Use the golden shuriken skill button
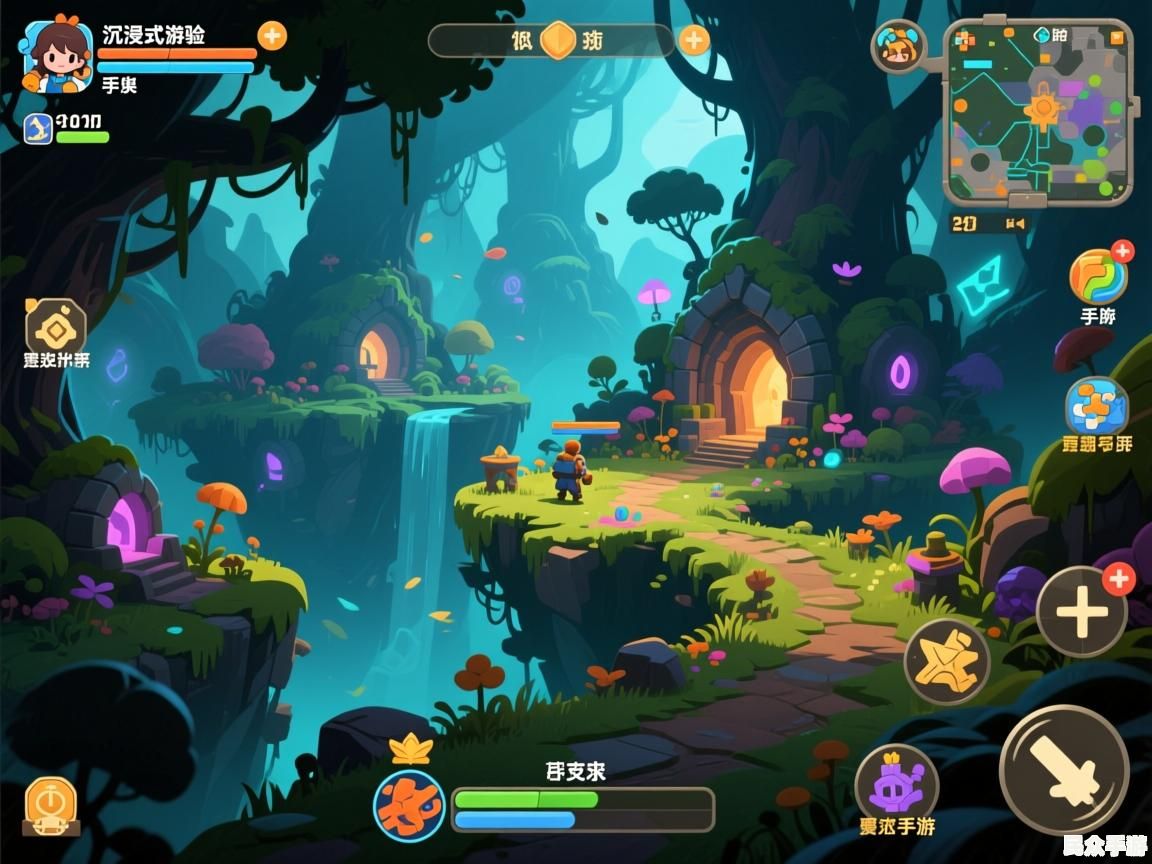 pyautogui.click(x=946, y=662)
